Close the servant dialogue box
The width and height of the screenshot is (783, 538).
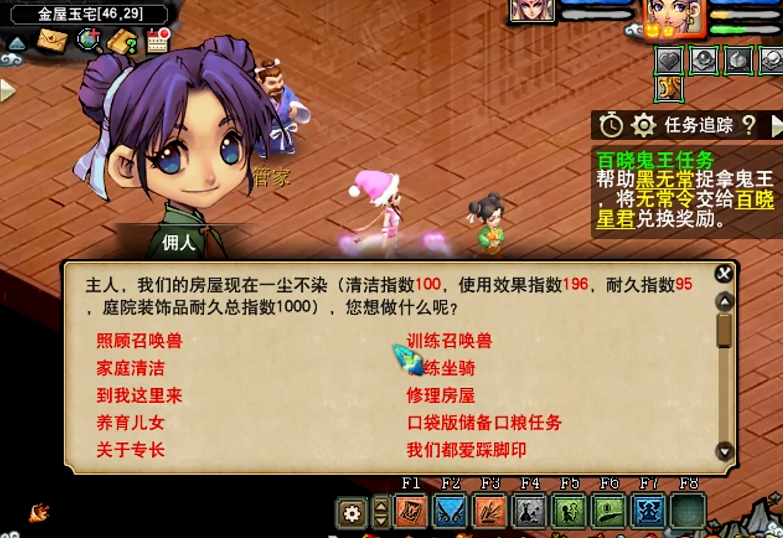724,273
